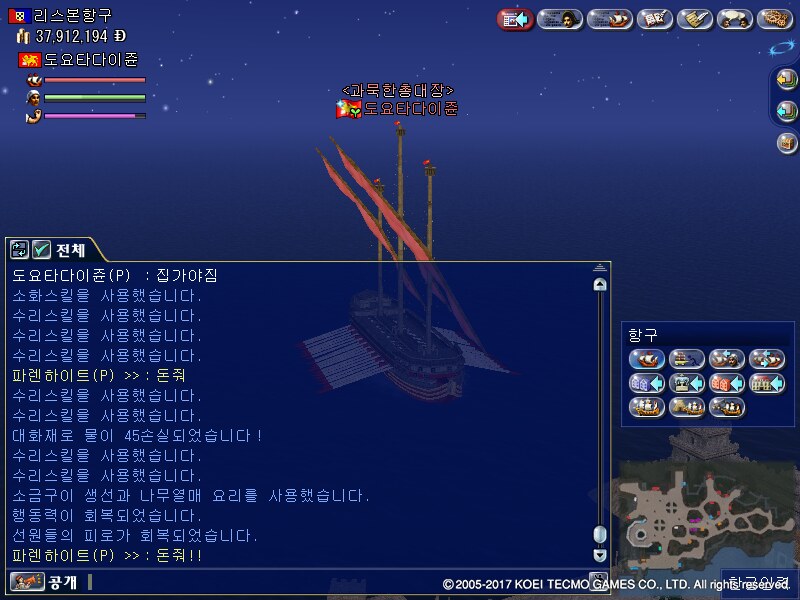Click the single sailing ship port icon
The width and height of the screenshot is (800, 600).
click(x=646, y=359)
